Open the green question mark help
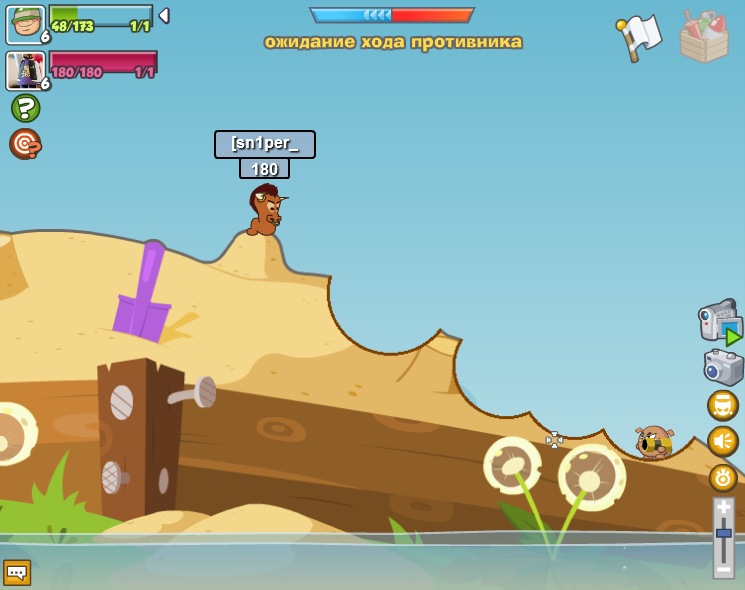Viewport: 745px width, 590px height. tap(25, 108)
